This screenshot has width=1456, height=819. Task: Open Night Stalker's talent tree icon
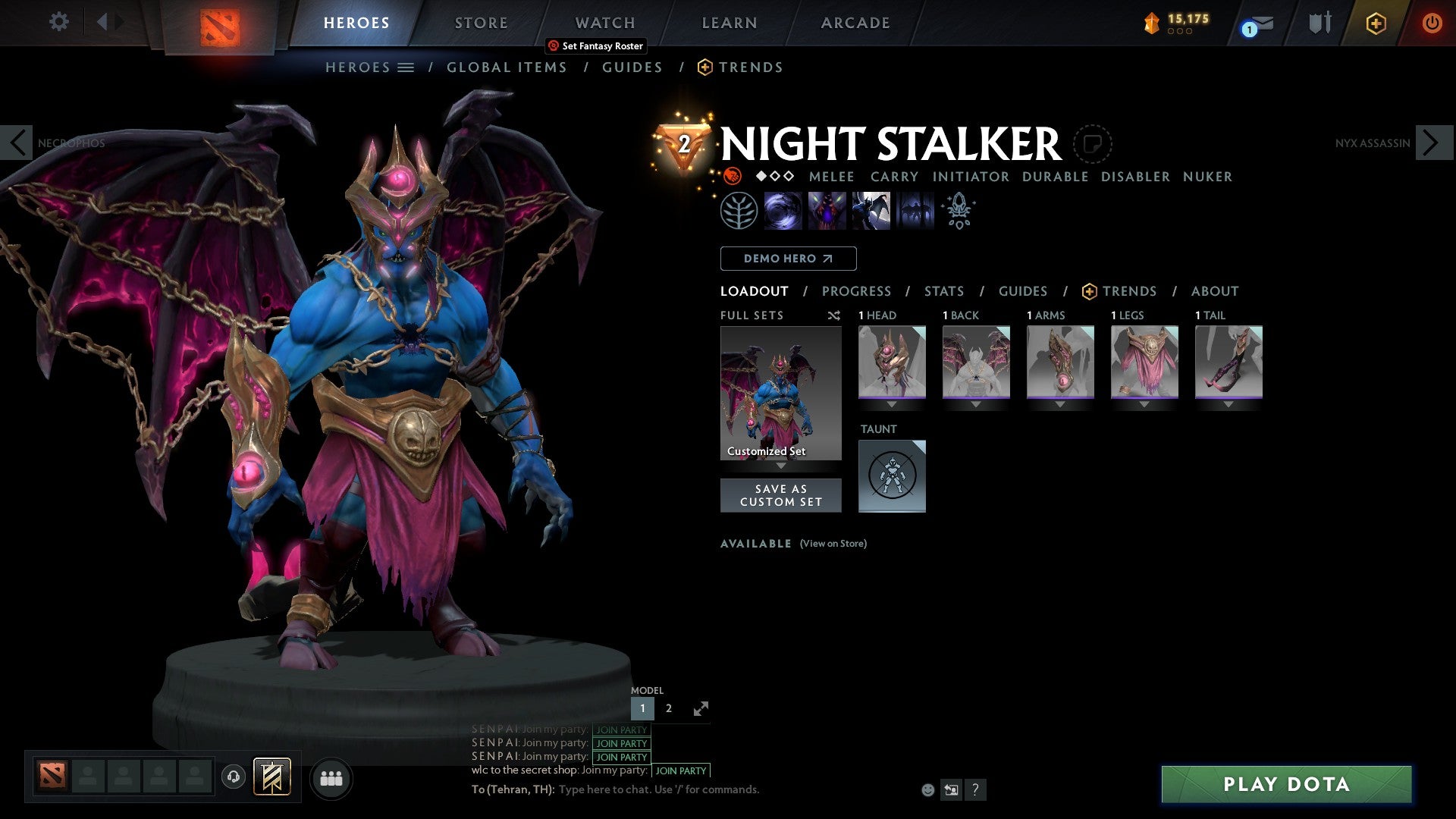(x=739, y=210)
